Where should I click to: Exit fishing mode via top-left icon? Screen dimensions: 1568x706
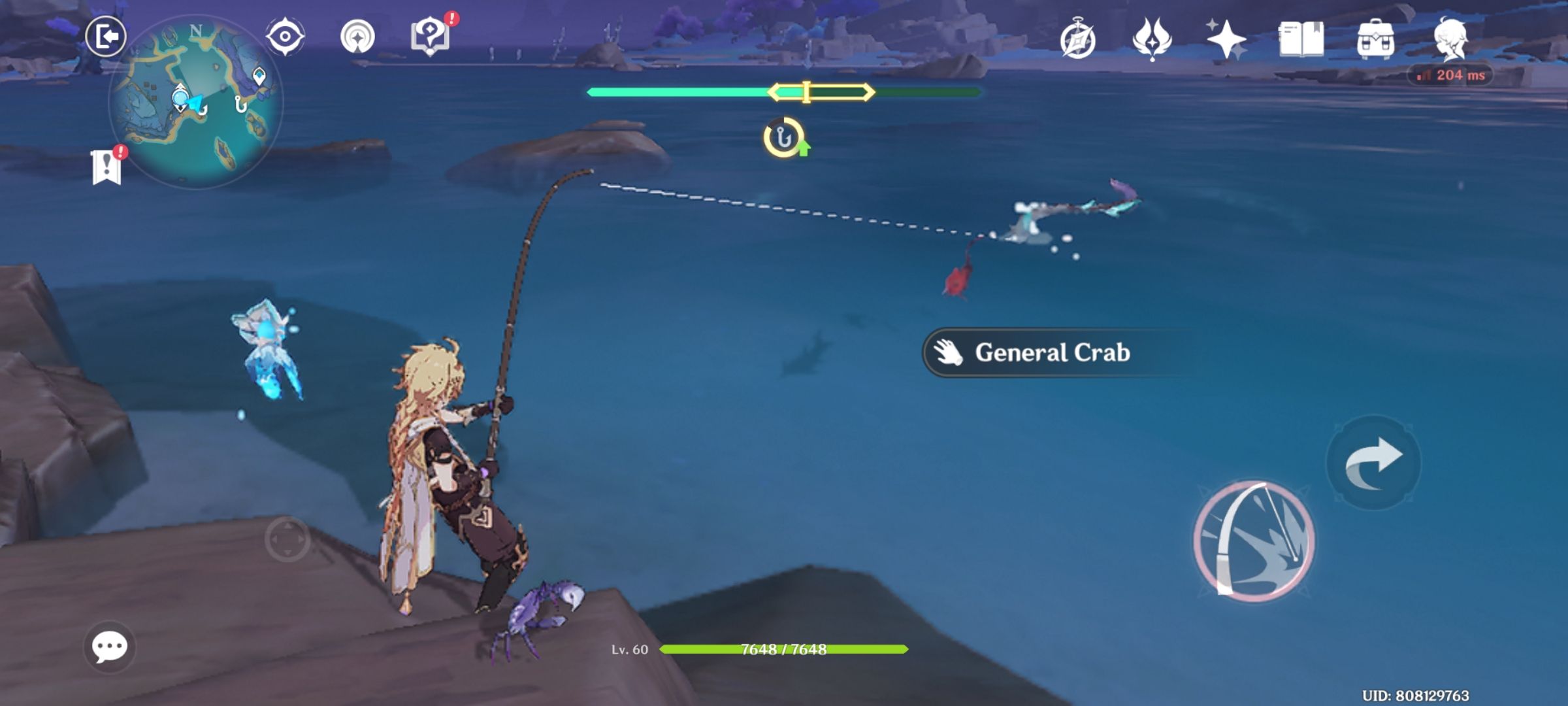108,36
